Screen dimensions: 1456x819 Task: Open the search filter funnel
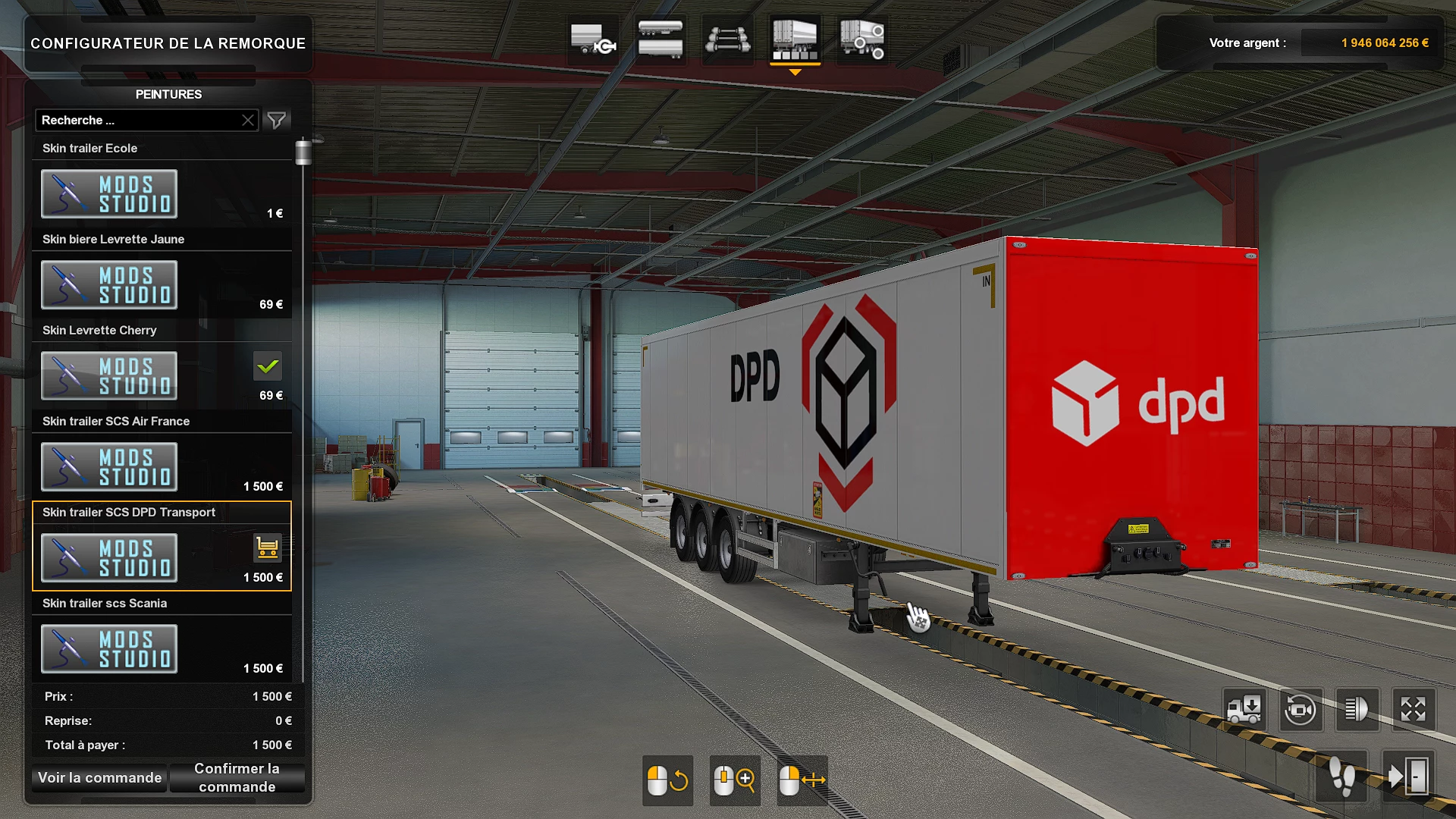tap(277, 120)
